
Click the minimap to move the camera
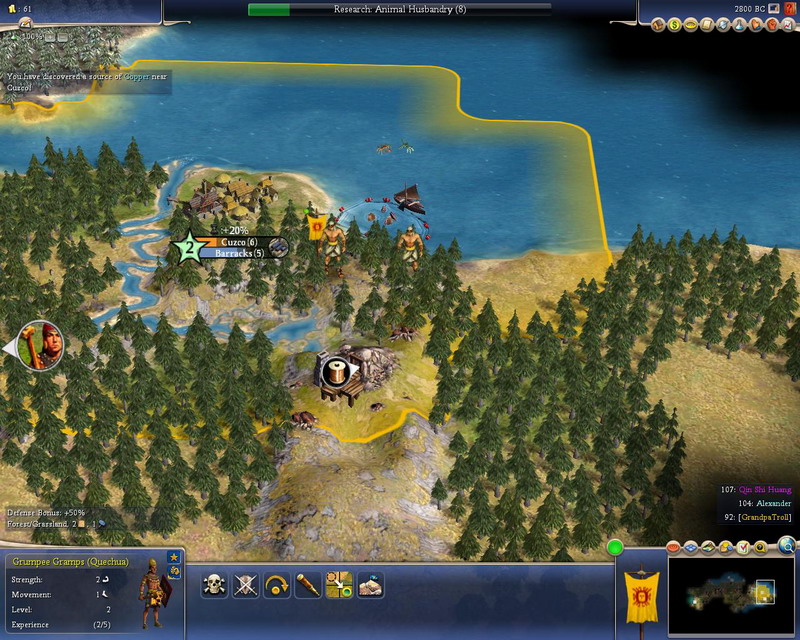730,596
